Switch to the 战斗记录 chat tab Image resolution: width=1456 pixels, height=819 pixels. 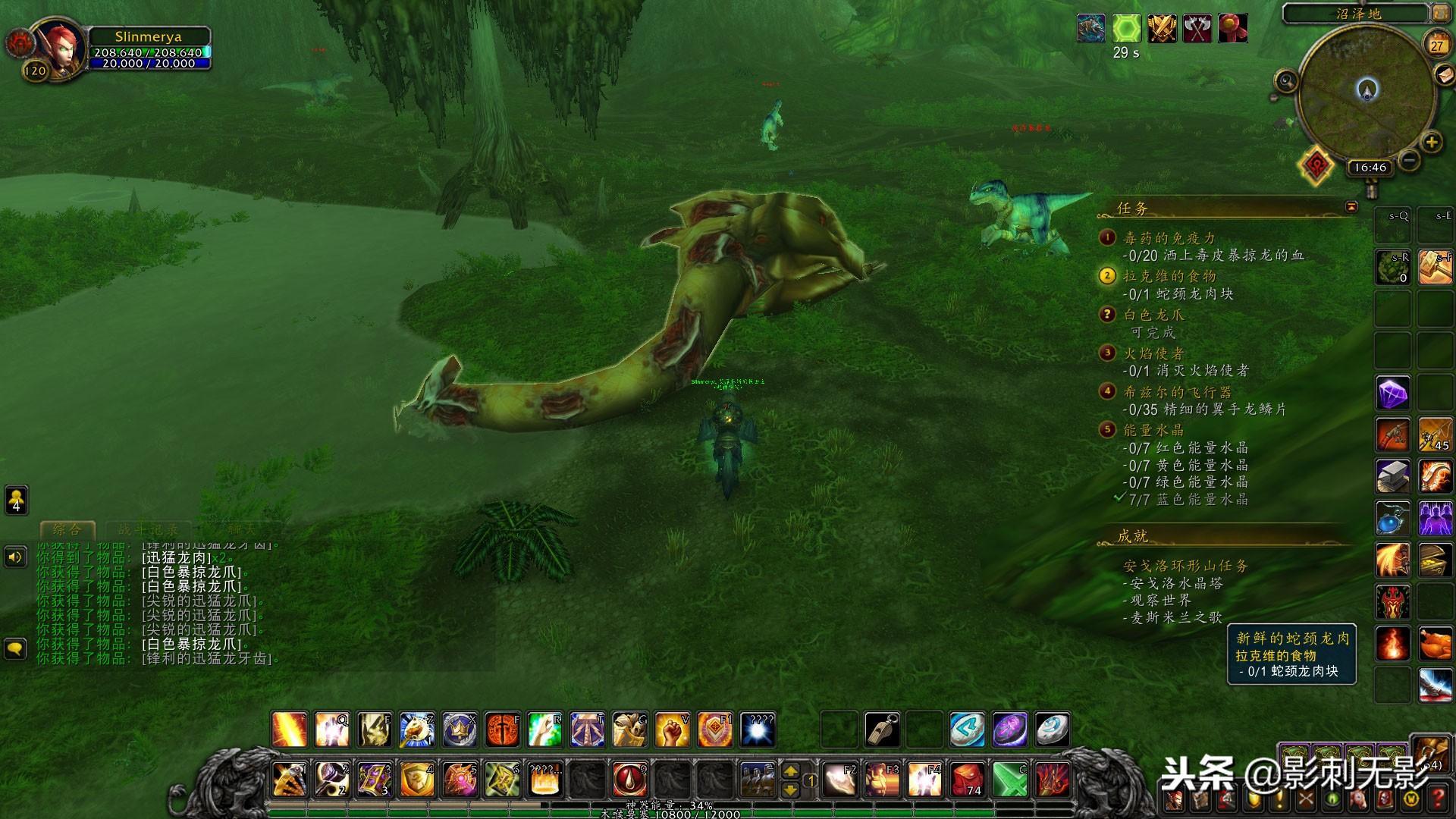click(148, 529)
